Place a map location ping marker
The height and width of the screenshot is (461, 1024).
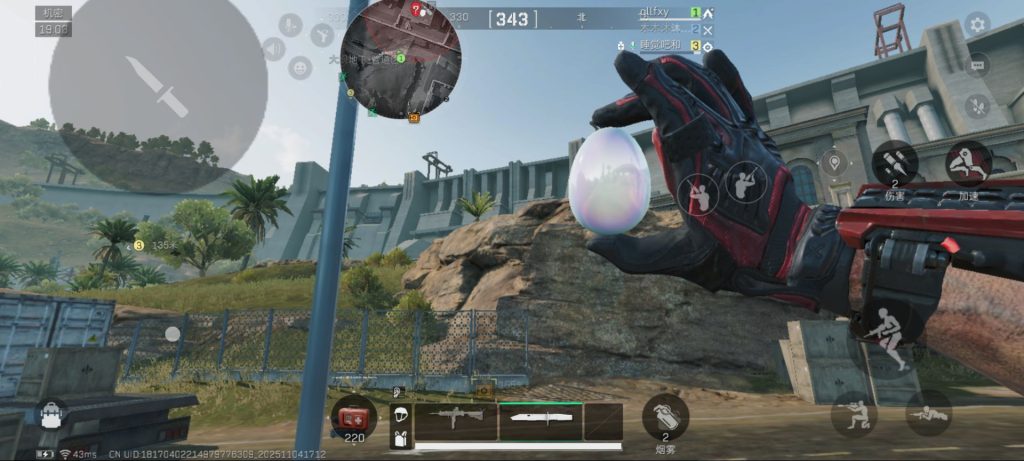pyautogui.click(x=834, y=162)
